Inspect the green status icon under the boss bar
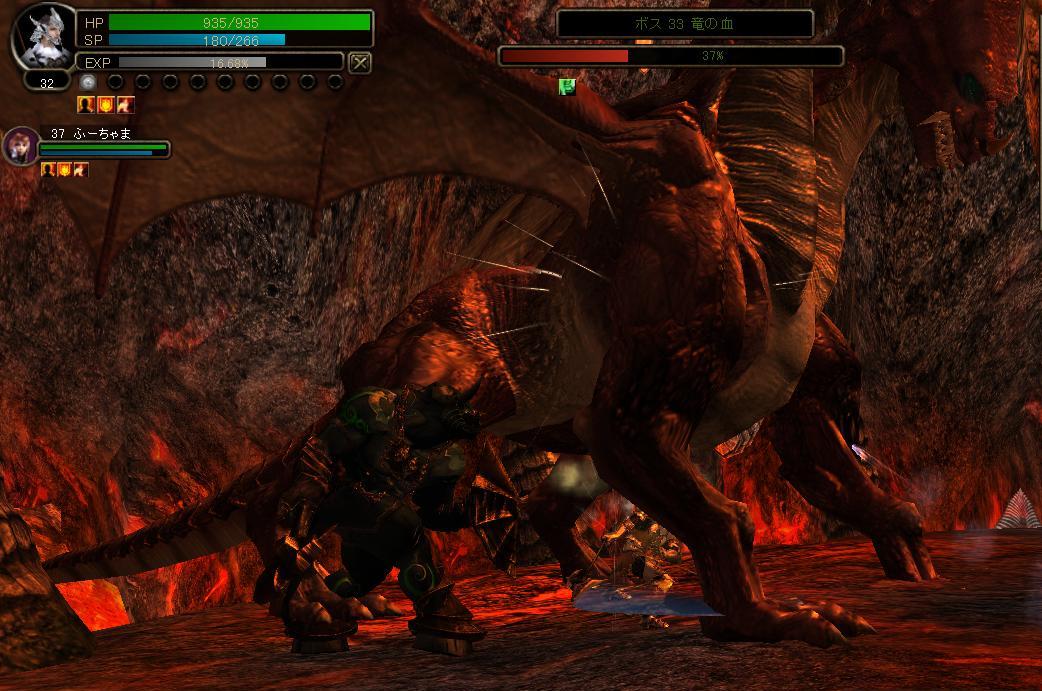The height and width of the screenshot is (691, 1042). 567,87
